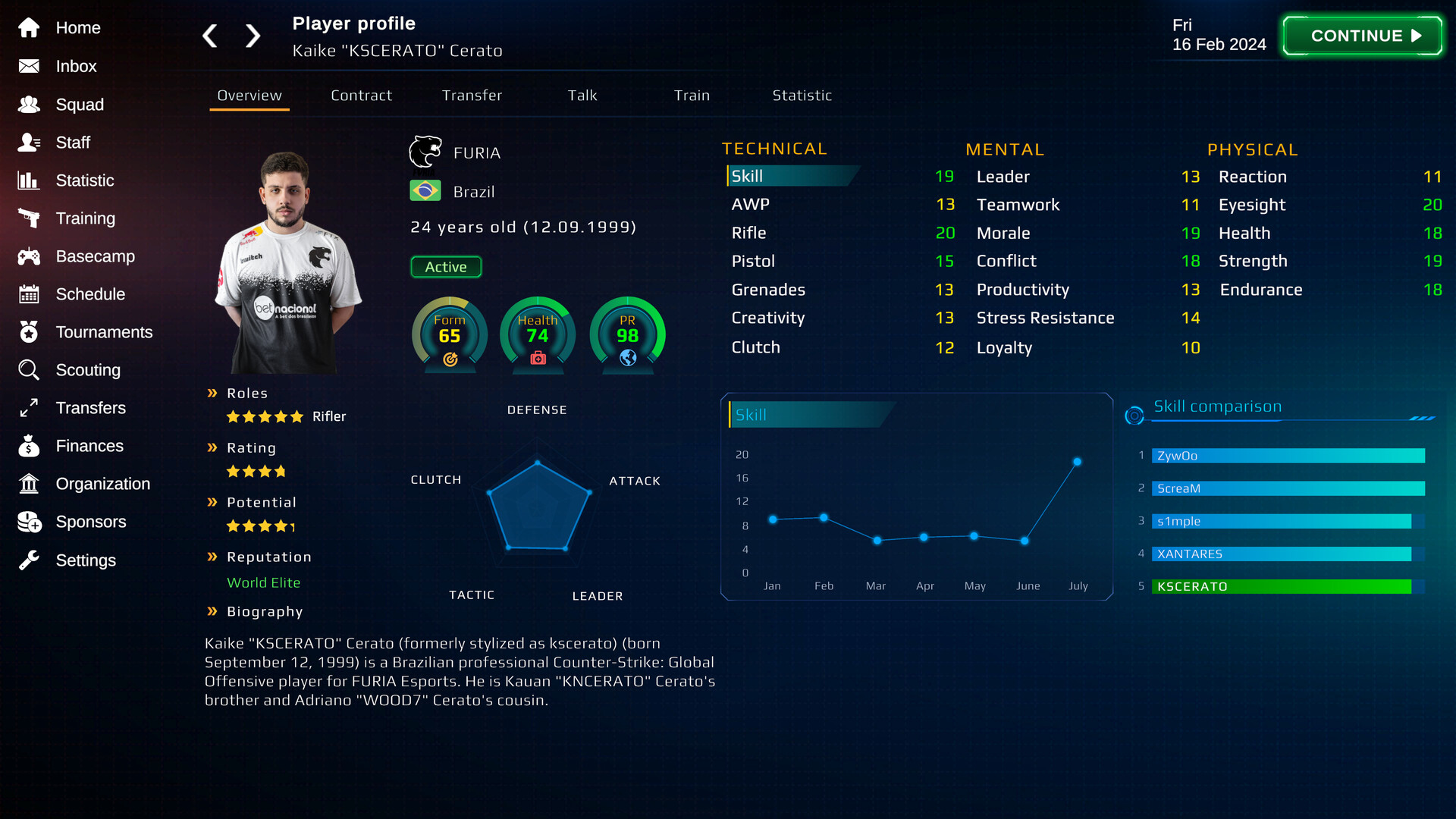Click the Health 74 gauge
Image resolution: width=1456 pixels, height=819 pixels.
click(537, 328)
